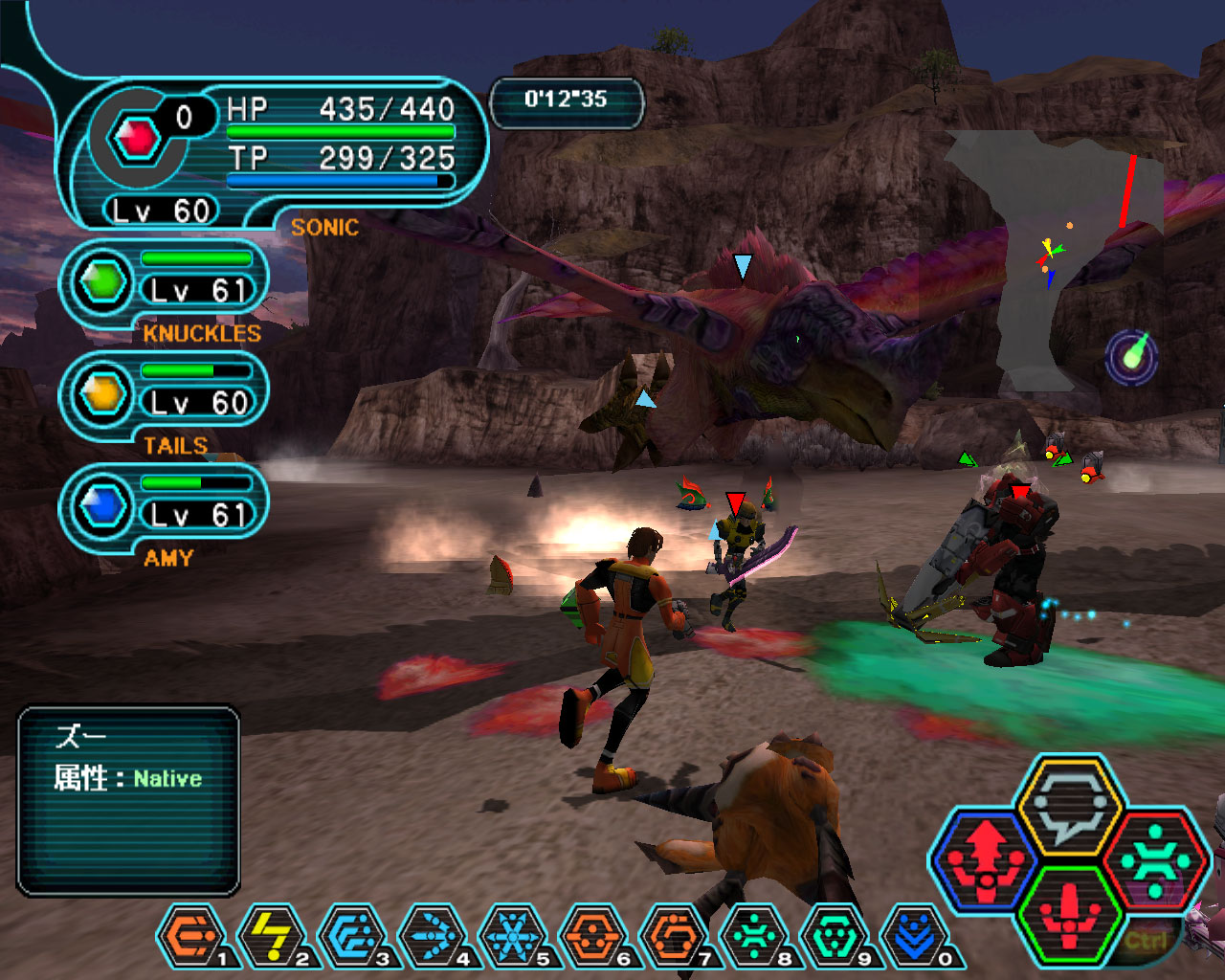Trigger the red-bordered green technique action
The width and height of the screenshot is (1225, 980).
pyautogui.click(x=1154, y=859)
